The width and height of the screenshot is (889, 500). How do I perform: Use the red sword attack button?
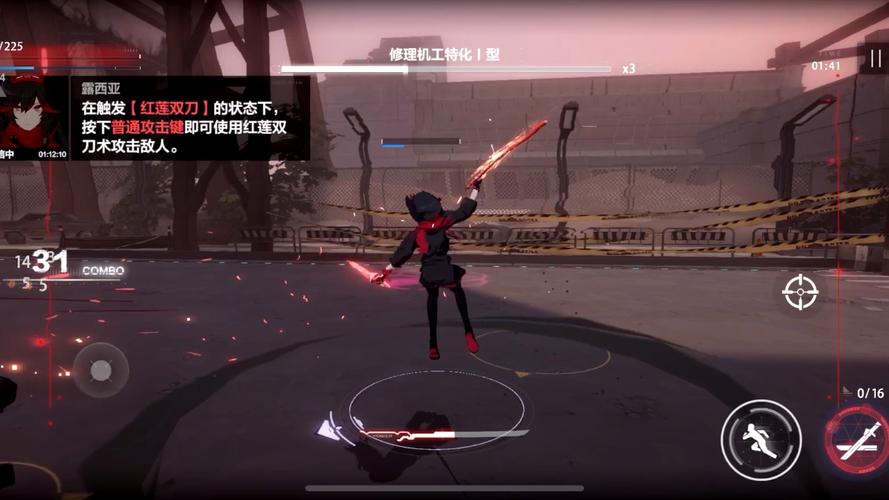[x=858, y=440]
